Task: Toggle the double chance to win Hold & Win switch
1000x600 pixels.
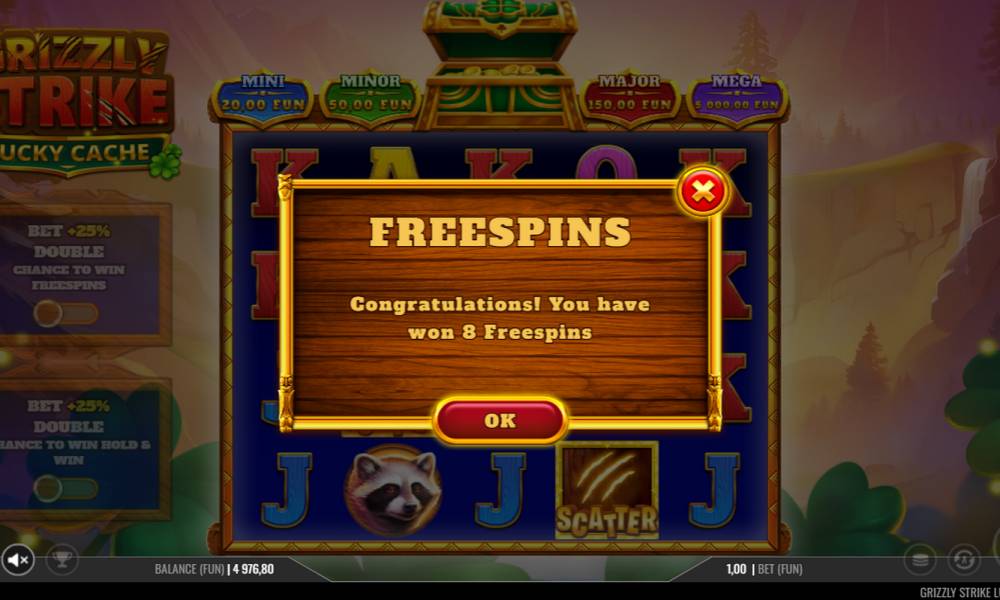Action: click(66, 489)
